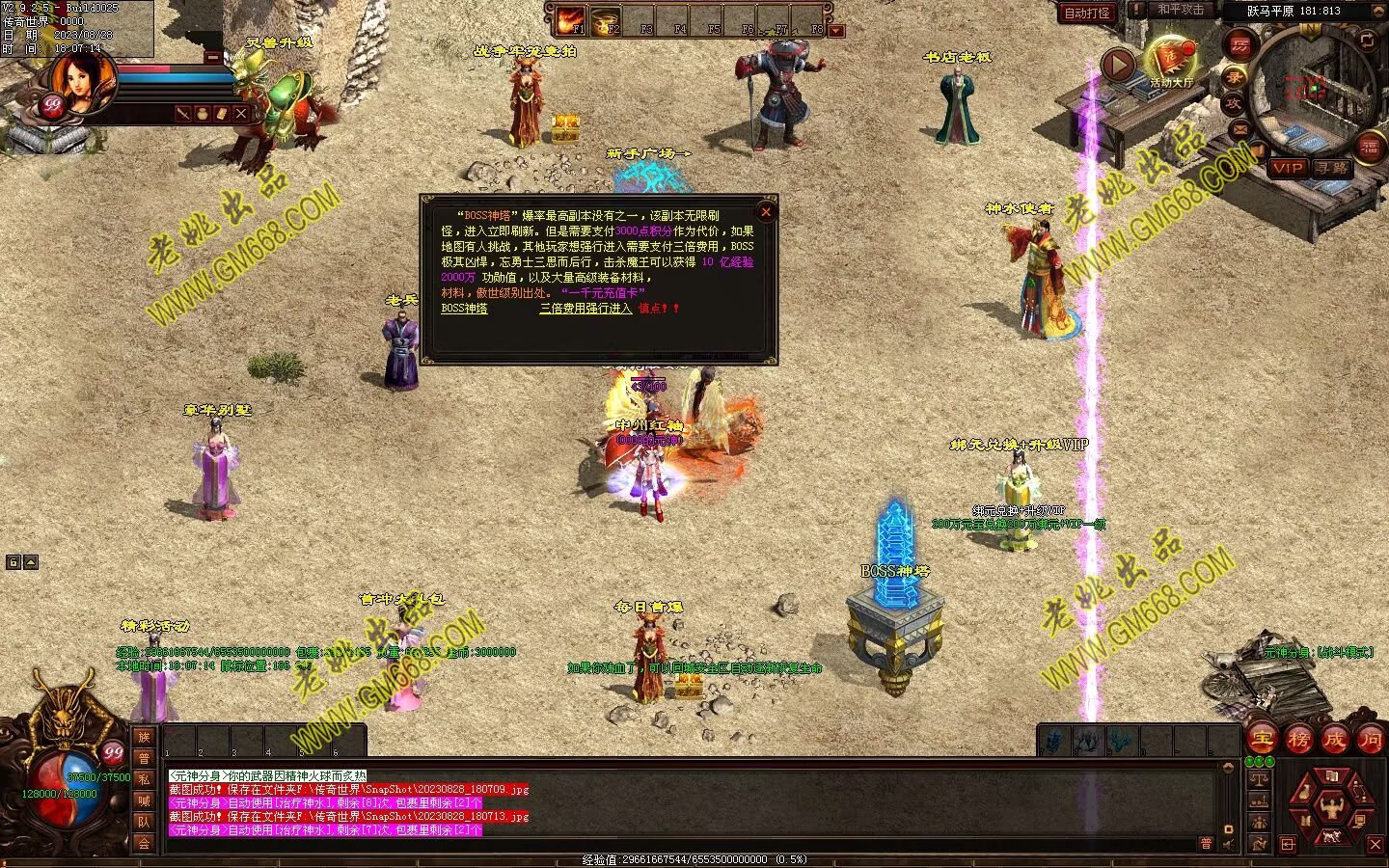Show the 榜 ranking board
1389x868 pixels.
1298,740
